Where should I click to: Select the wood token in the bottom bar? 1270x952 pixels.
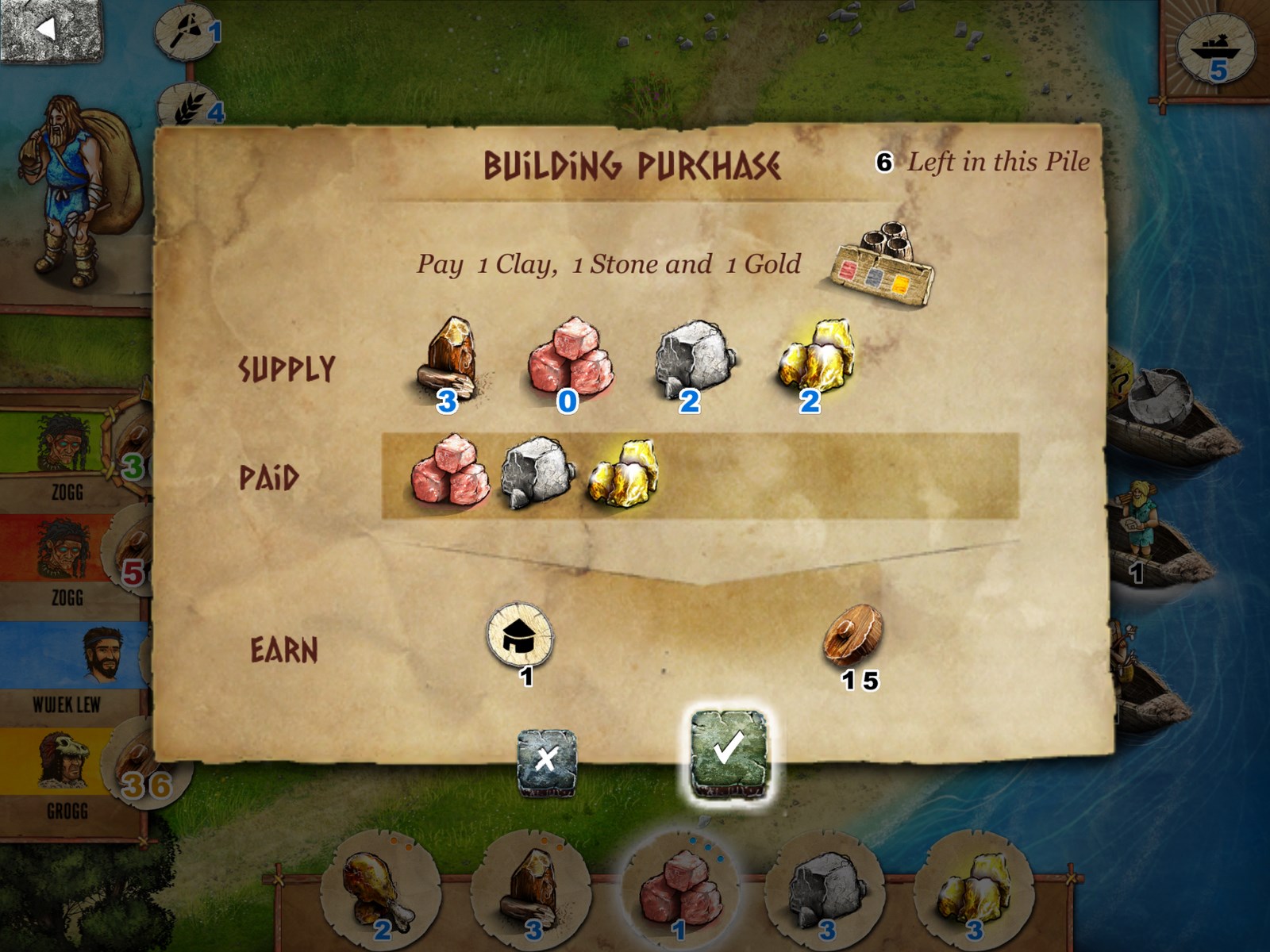pyautogui.click(x=530, y=889)
